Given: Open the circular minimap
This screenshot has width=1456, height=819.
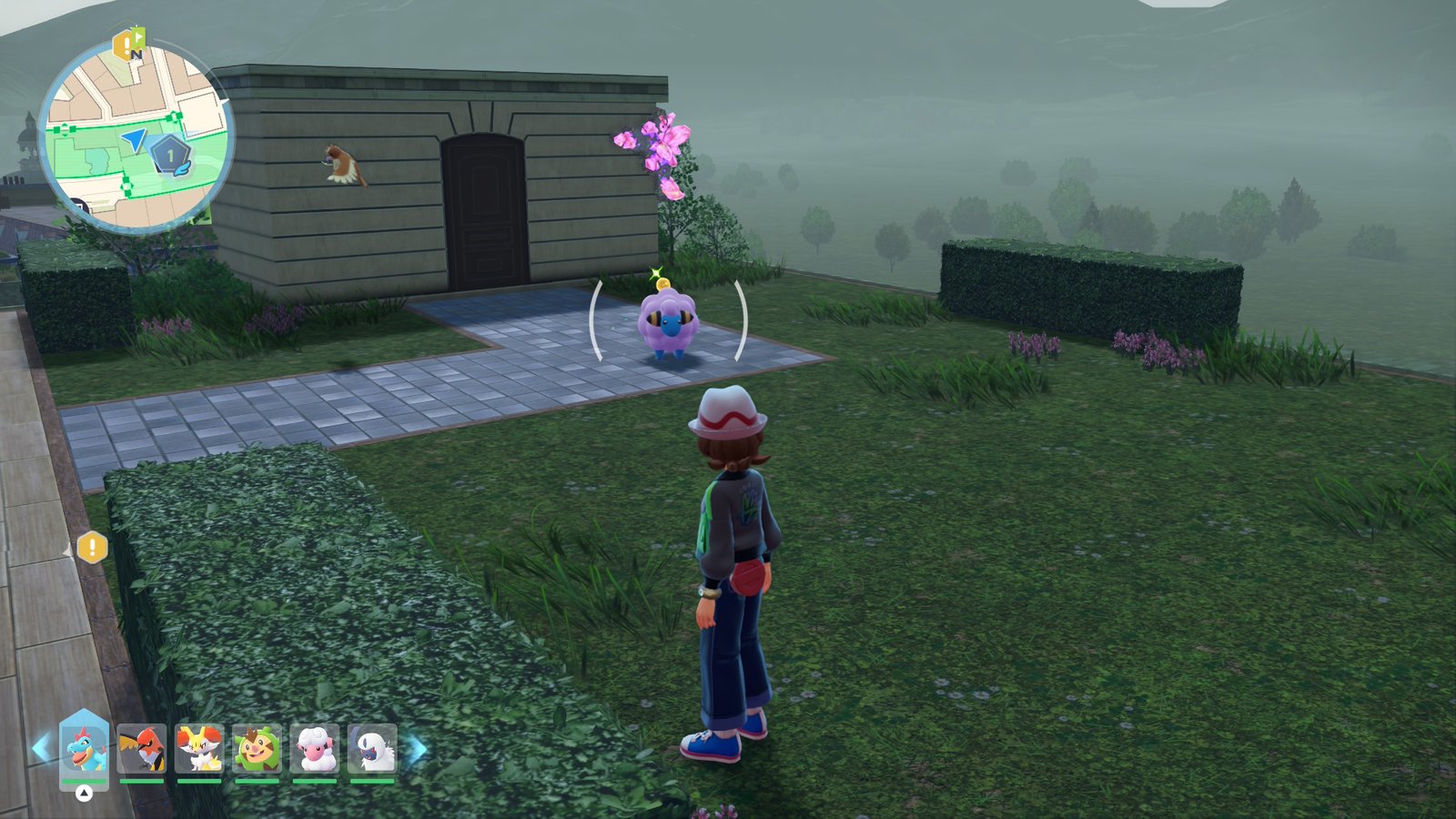Looking at the screenshot, I should click(x=136, y=136).
